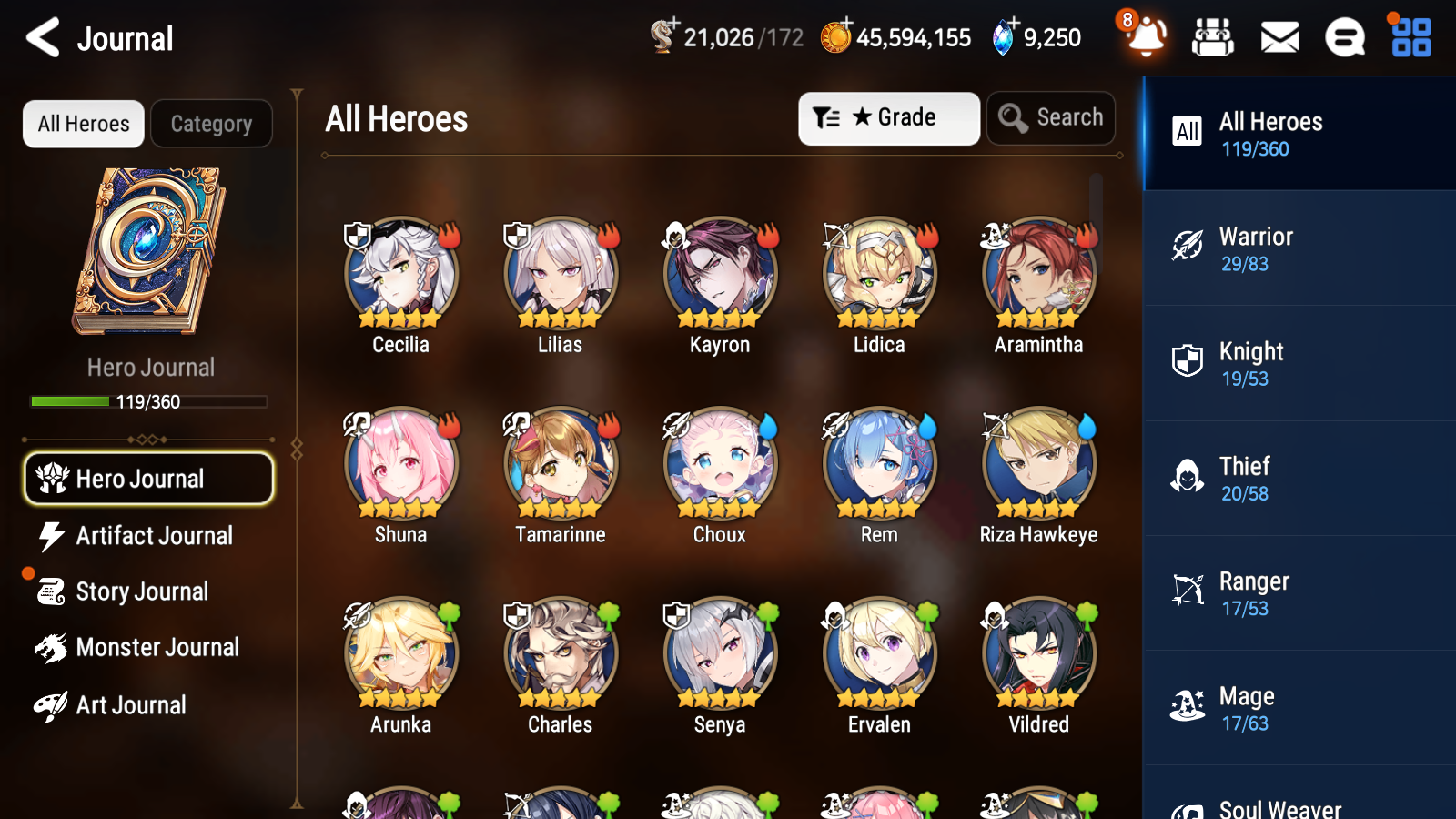Open the chat bubble icon
The width and height of the screenshot is (1456, 819).
point(1344,37)
